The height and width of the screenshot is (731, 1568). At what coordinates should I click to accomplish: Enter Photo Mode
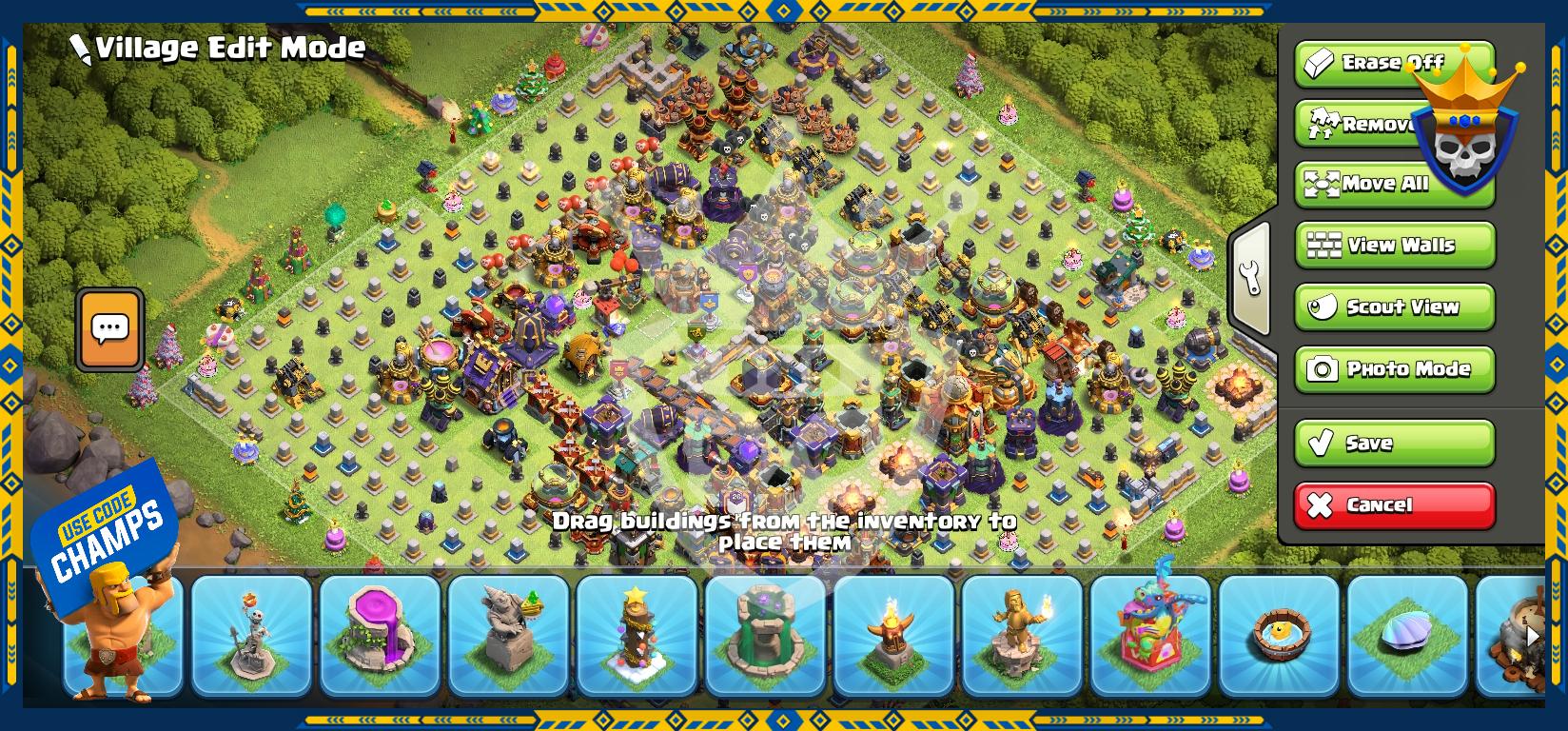(1395, 368)
